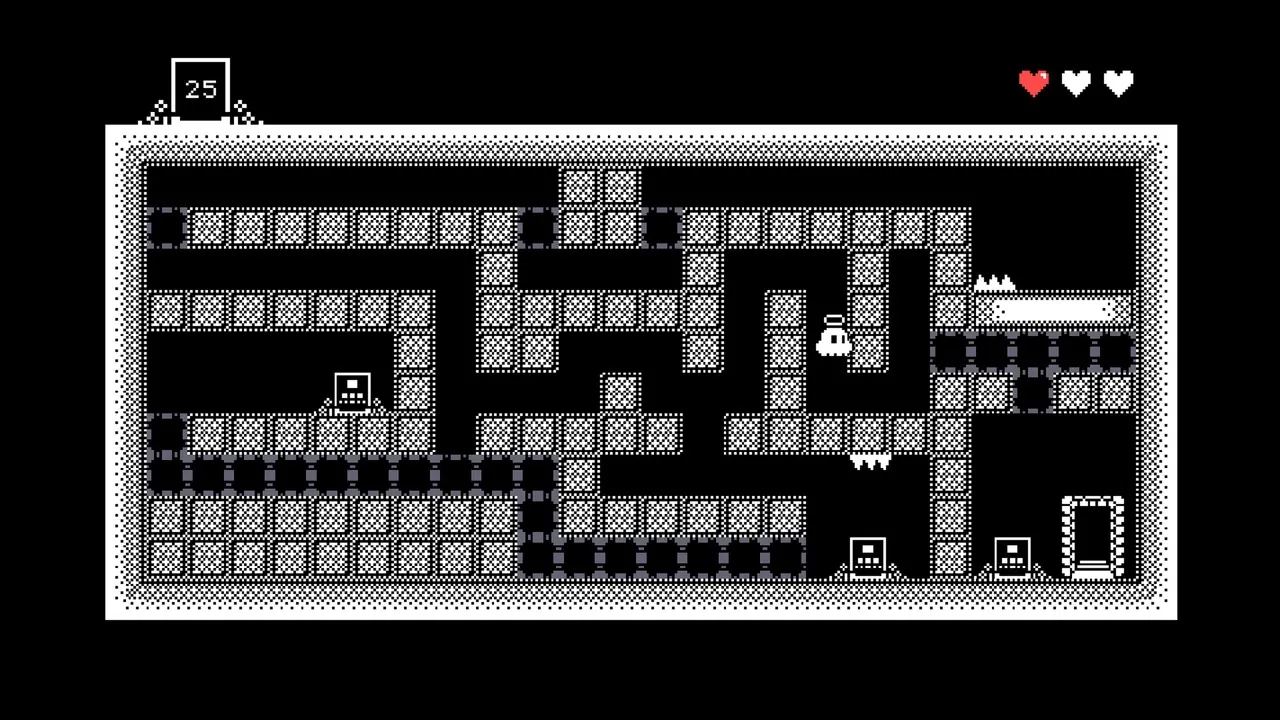This screenshot has width=1280, height=720.
Task: Click the upward spikes on the top-right ledge
Action: [995, 283]
